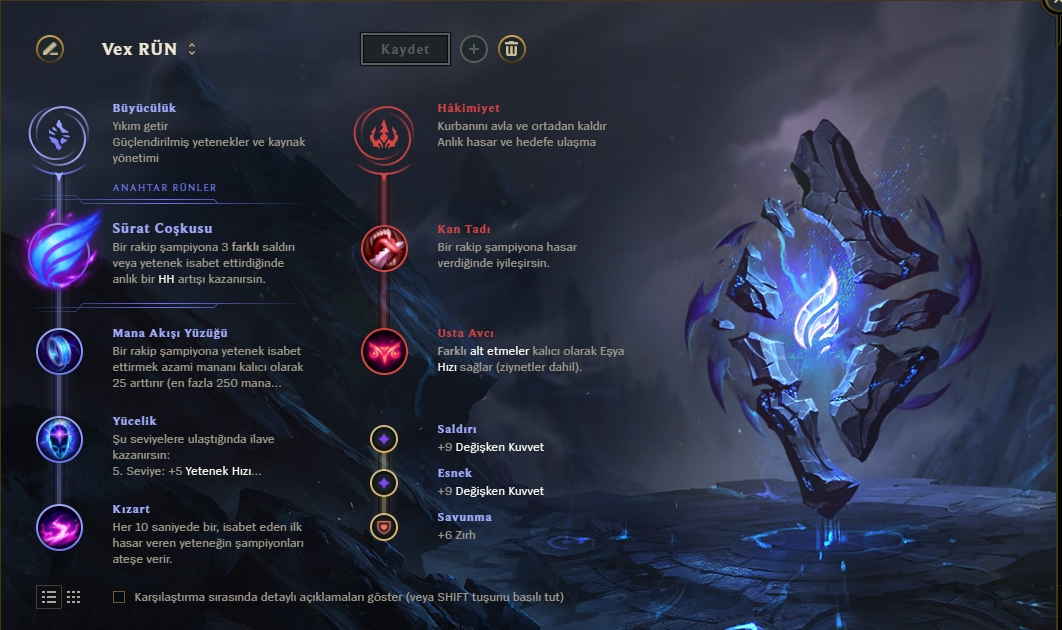Click the Saldırı stat shard

pyautogui.click(x=384, y=438)
